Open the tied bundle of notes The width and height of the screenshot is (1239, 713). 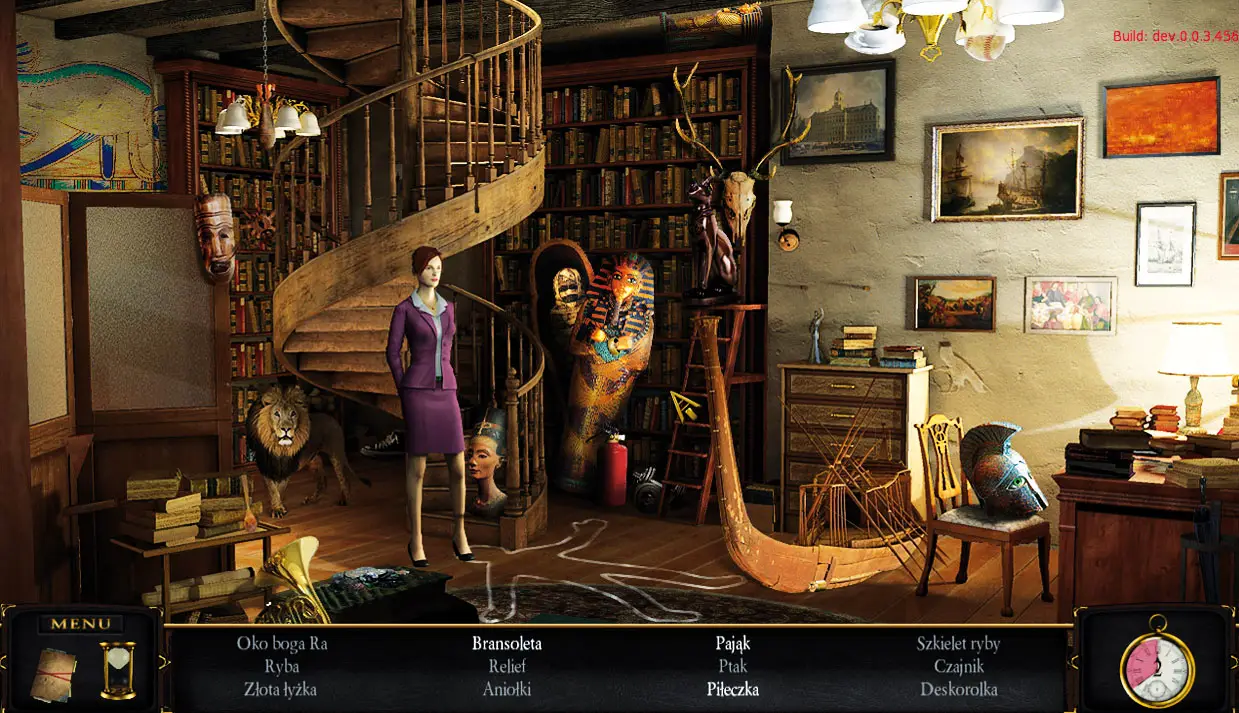53,673
